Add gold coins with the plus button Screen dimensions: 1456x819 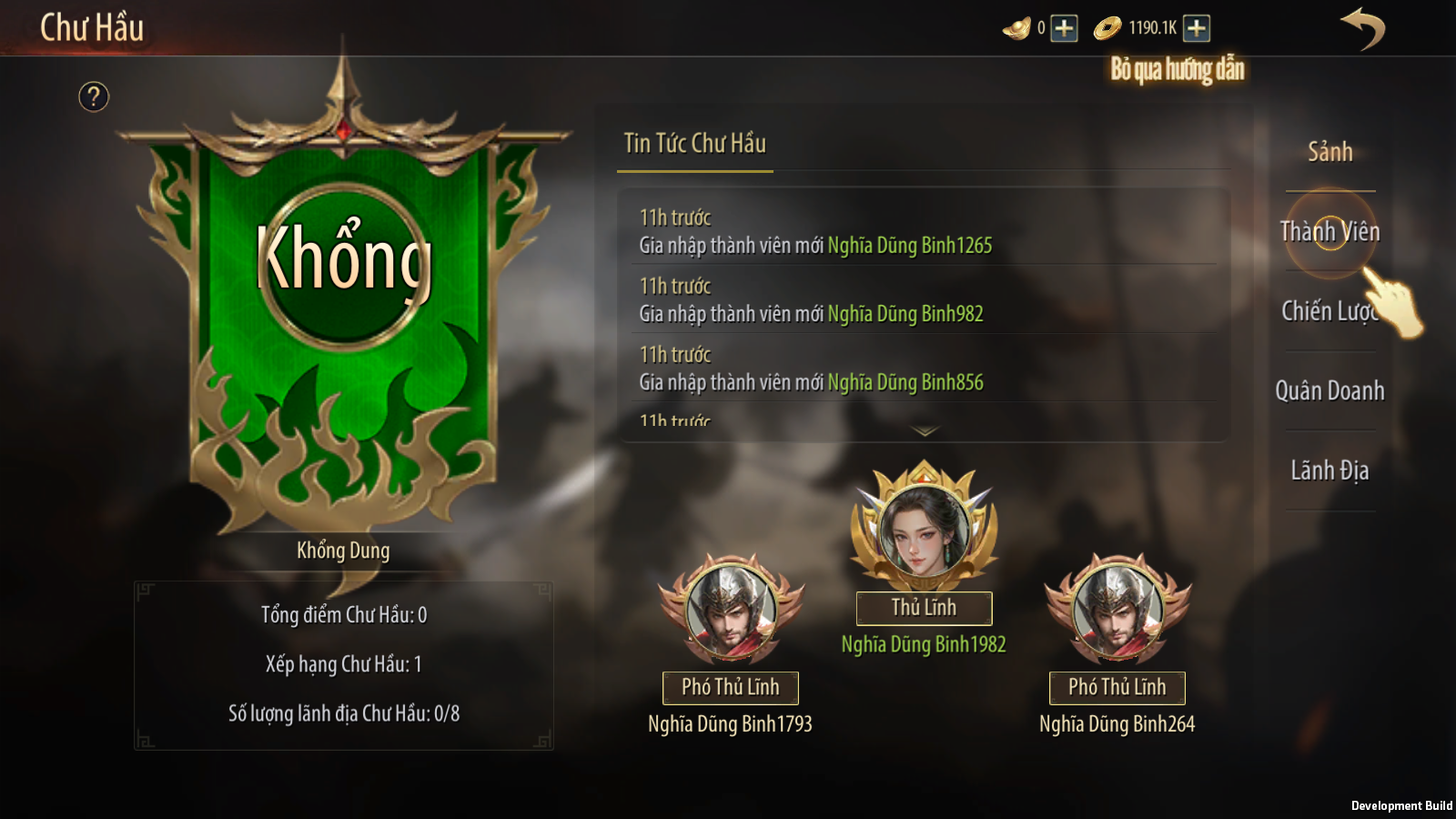(1197, 28)
